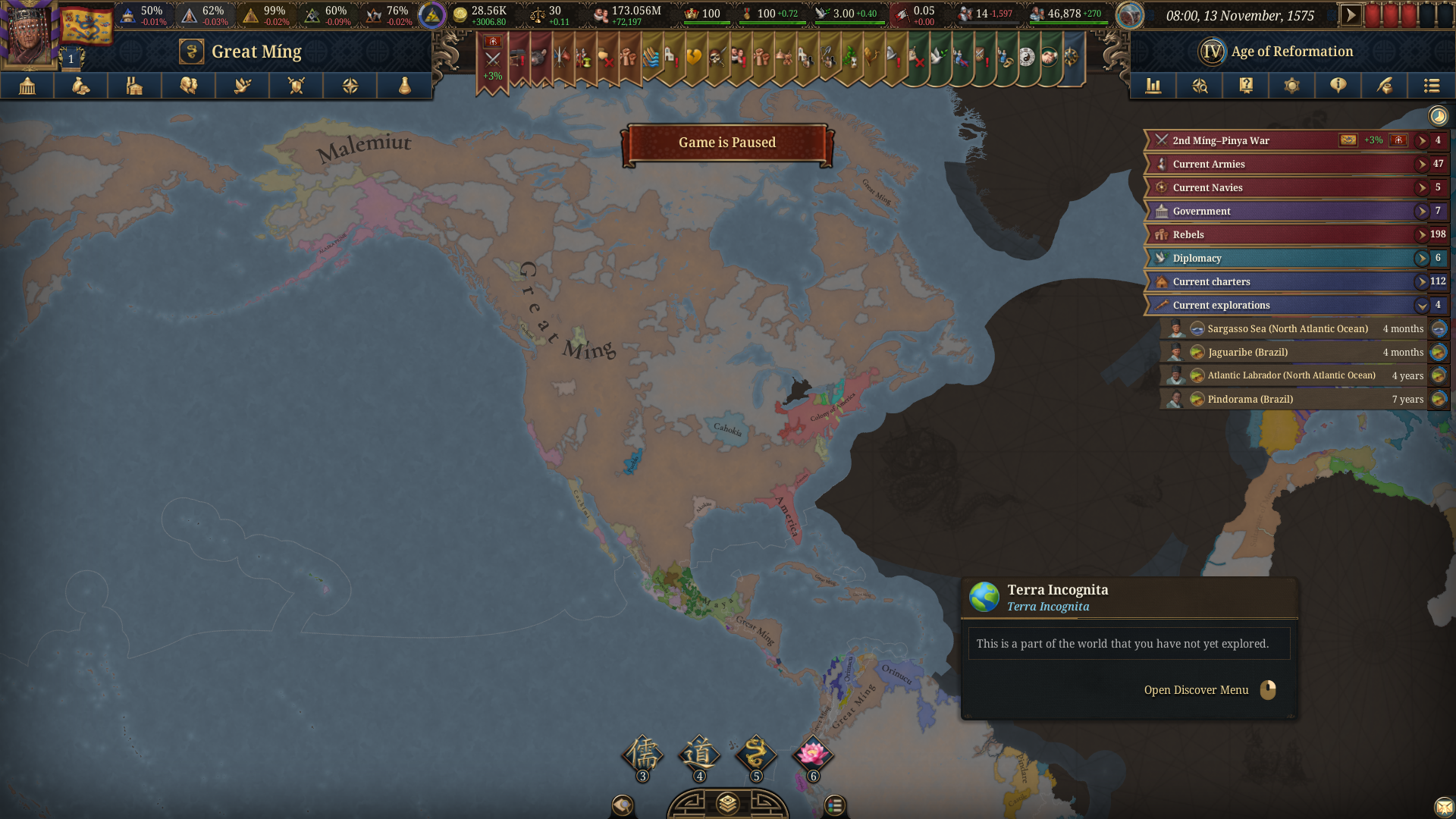Toggle the lotus symbol labeled 6
The height and width of the screenshot is (819, 1456).
pyautogui.click(x=813, y=755)
